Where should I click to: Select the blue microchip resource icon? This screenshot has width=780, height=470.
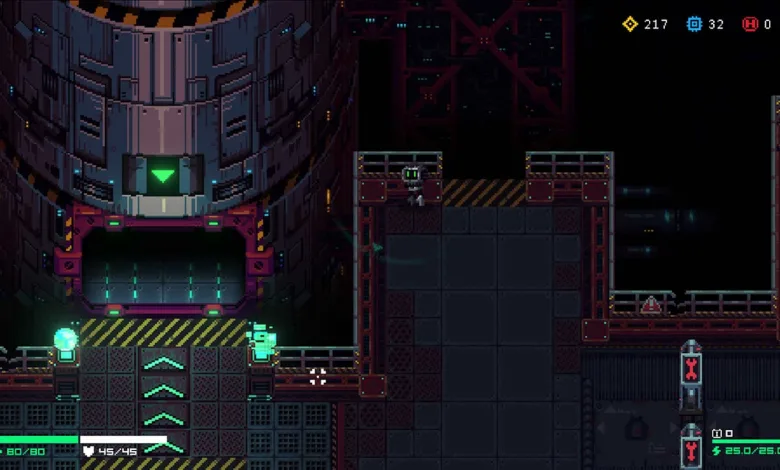coord(695,24)
